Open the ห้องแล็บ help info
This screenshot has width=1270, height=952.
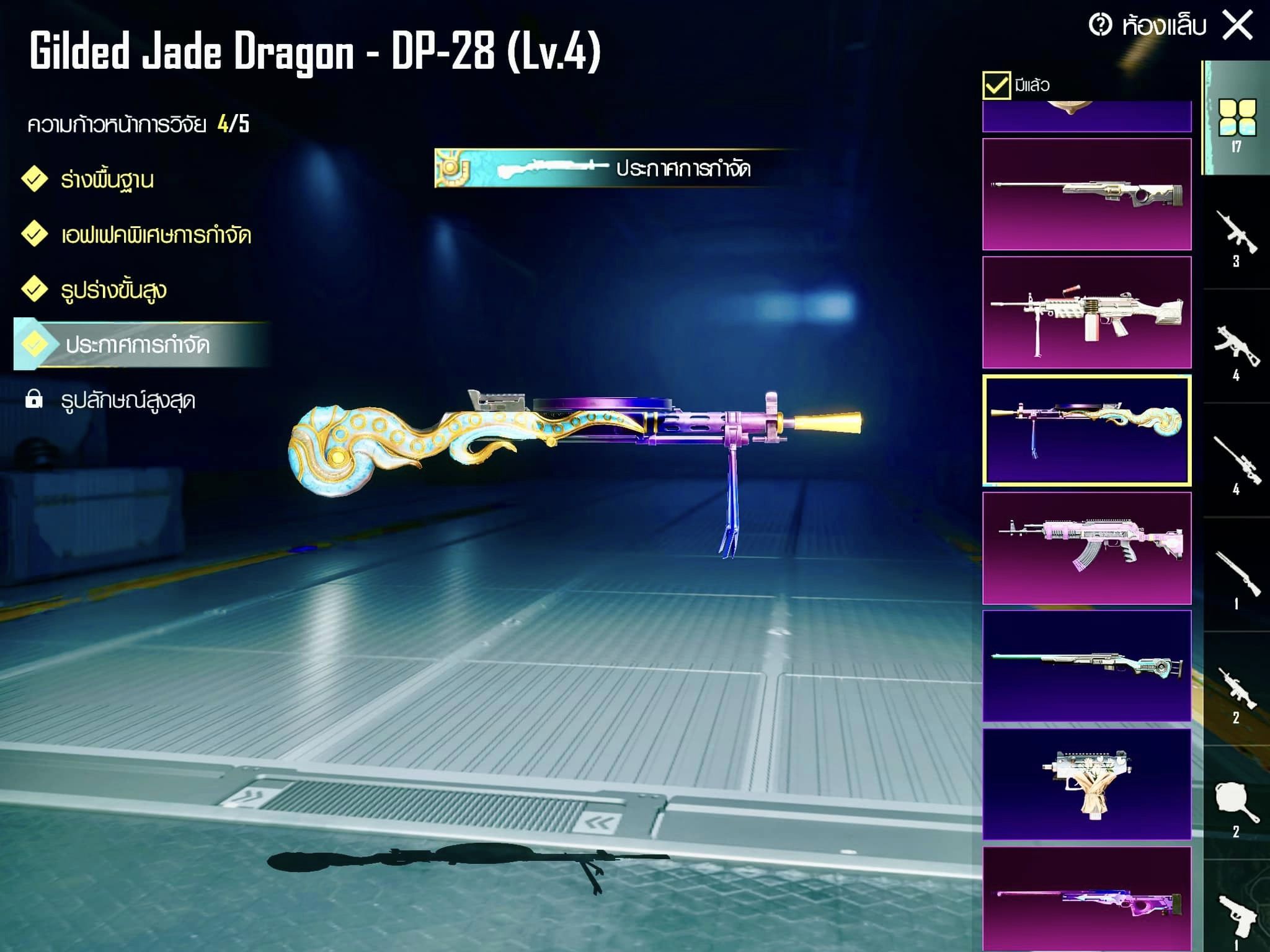(1101, 26)
